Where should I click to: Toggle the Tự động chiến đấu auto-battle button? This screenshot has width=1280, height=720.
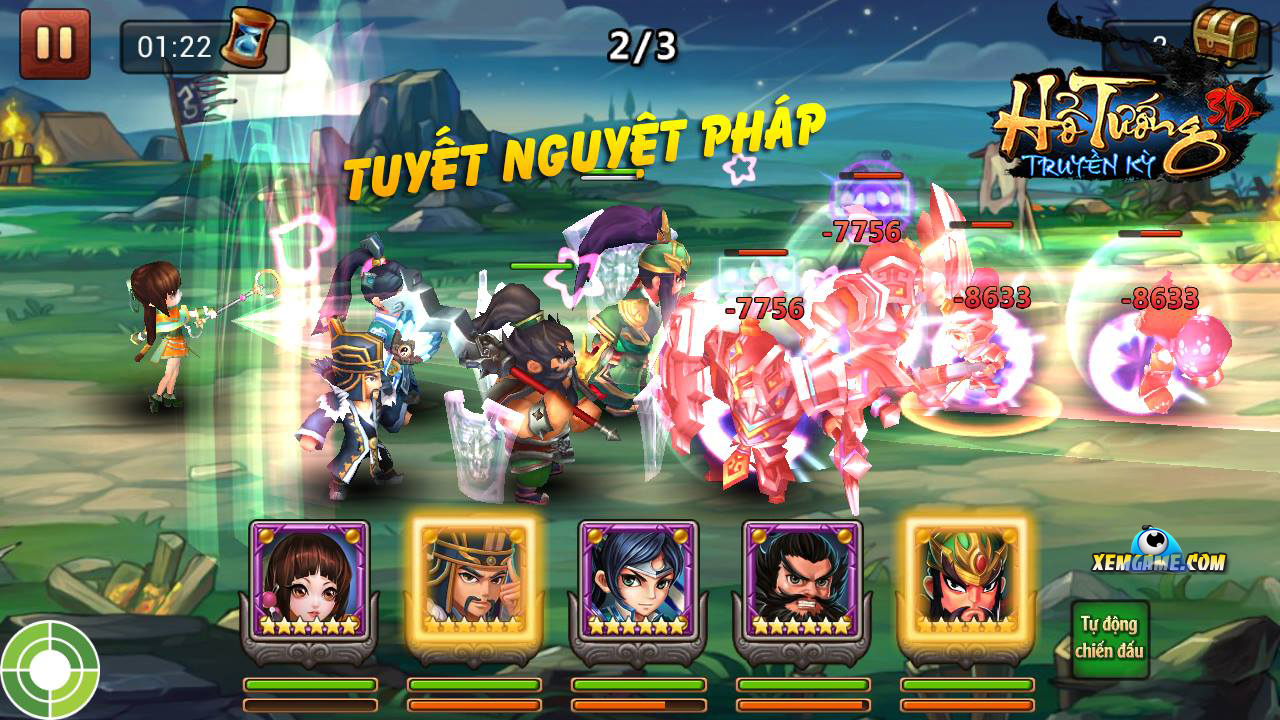click(1109, 638)
